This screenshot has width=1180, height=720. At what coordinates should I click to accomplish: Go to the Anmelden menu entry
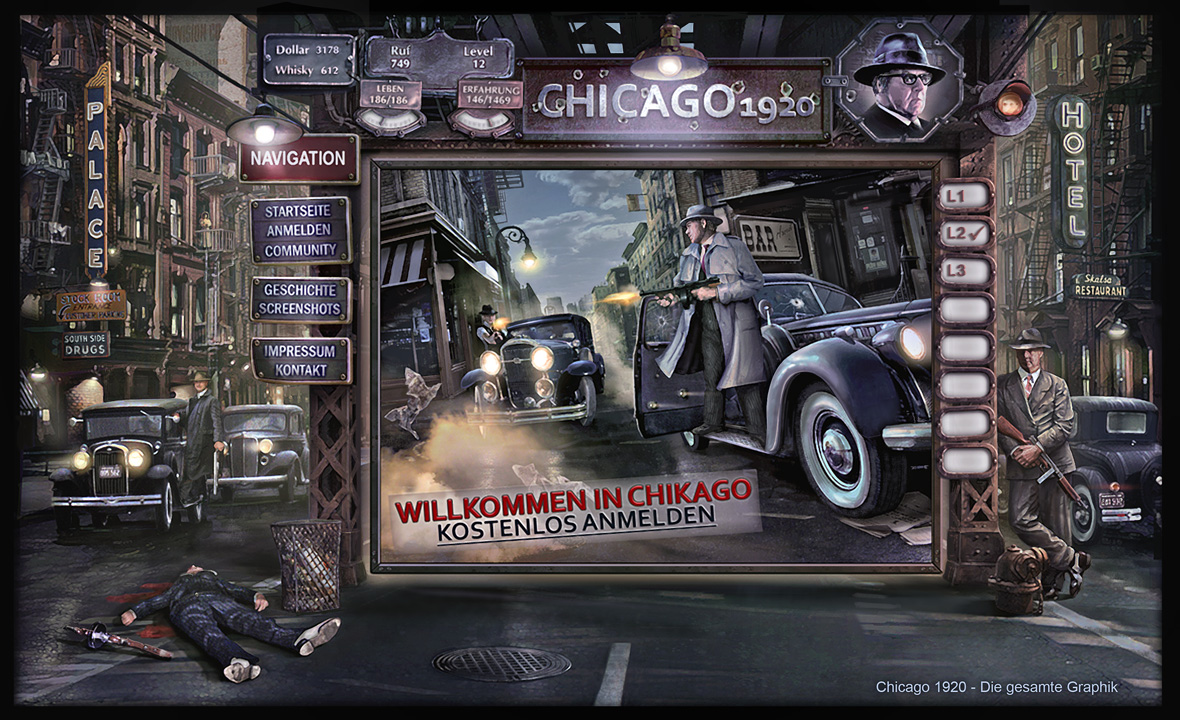[x=300, y=230]
